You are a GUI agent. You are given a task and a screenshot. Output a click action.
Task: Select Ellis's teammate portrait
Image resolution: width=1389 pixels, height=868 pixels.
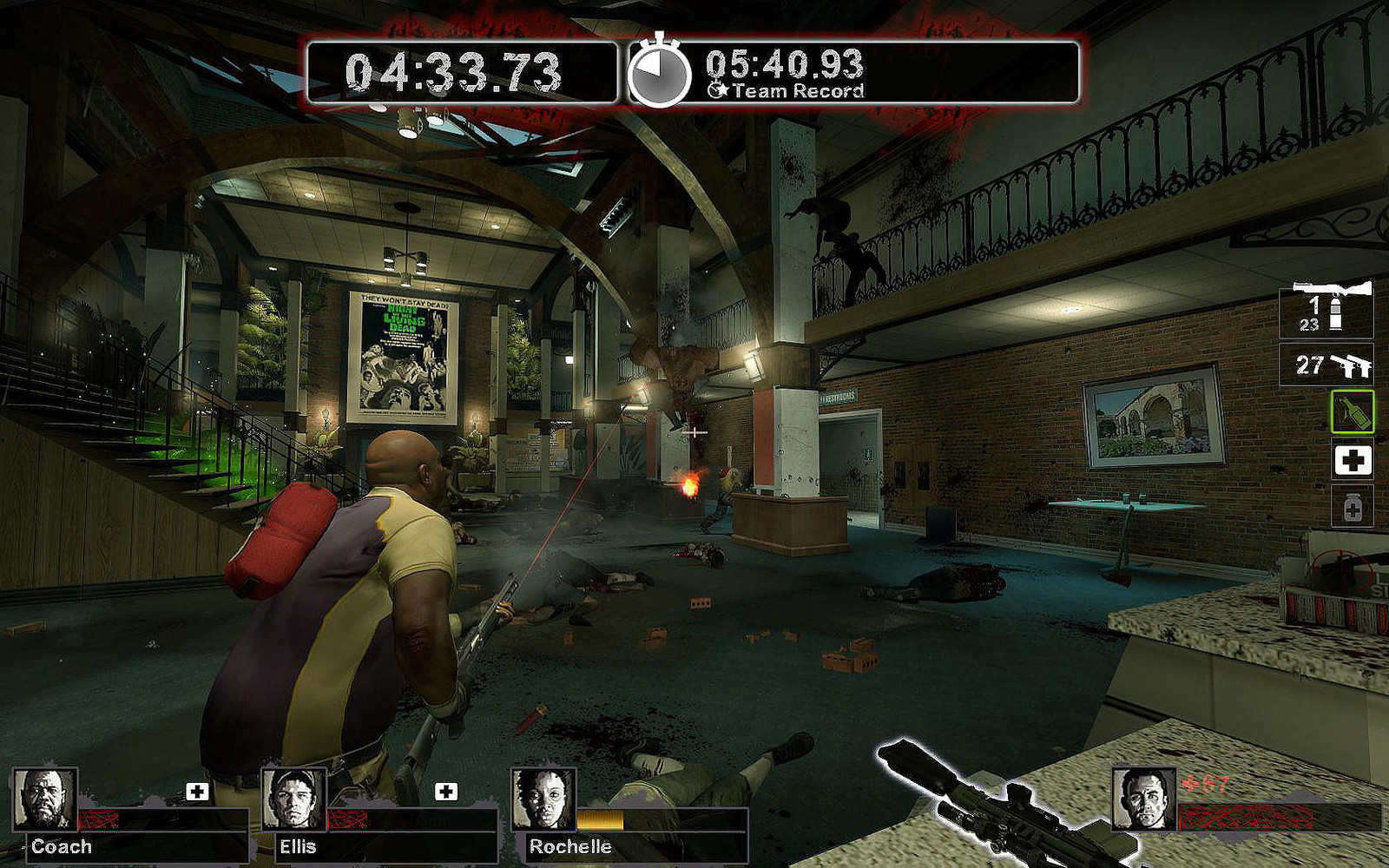(294, 799)
